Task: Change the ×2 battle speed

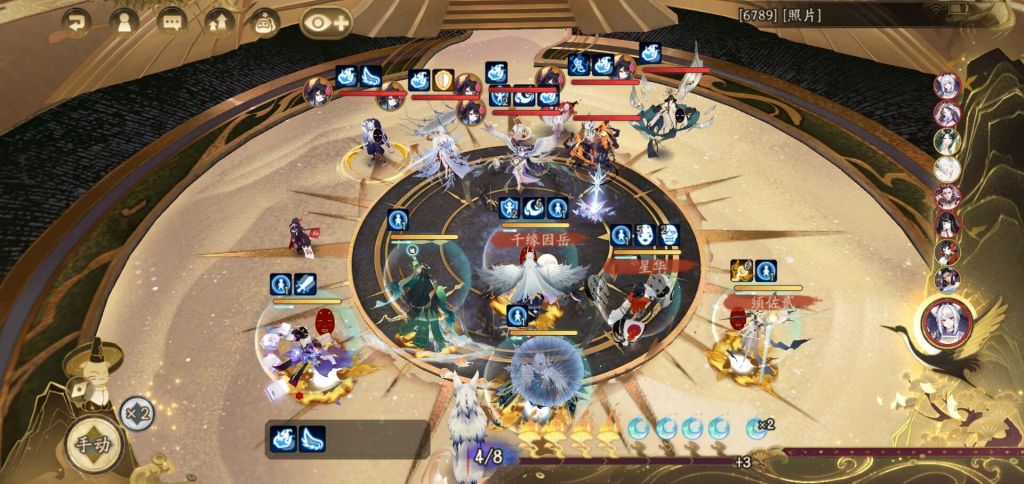Action: coord(137,412)
